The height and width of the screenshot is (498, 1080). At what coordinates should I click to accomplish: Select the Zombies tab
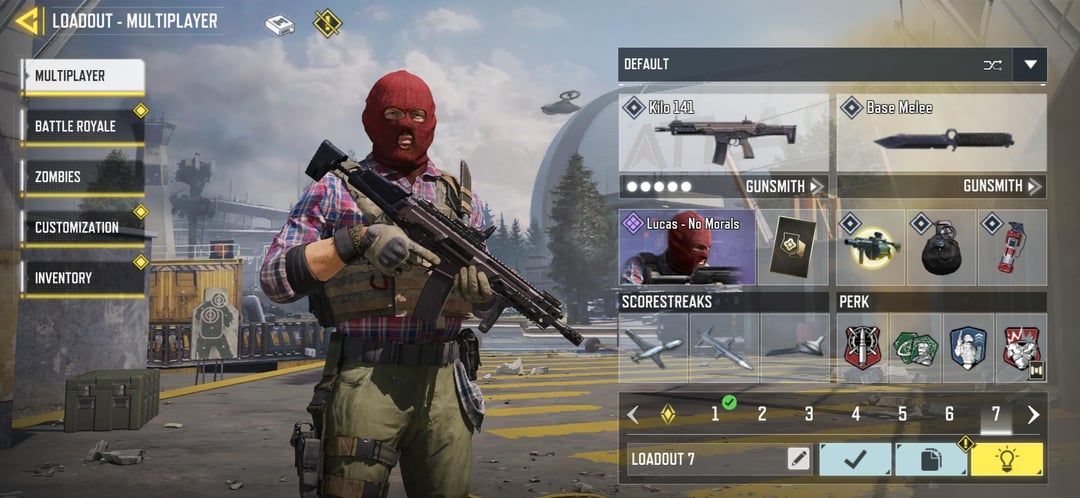[84, 178]
